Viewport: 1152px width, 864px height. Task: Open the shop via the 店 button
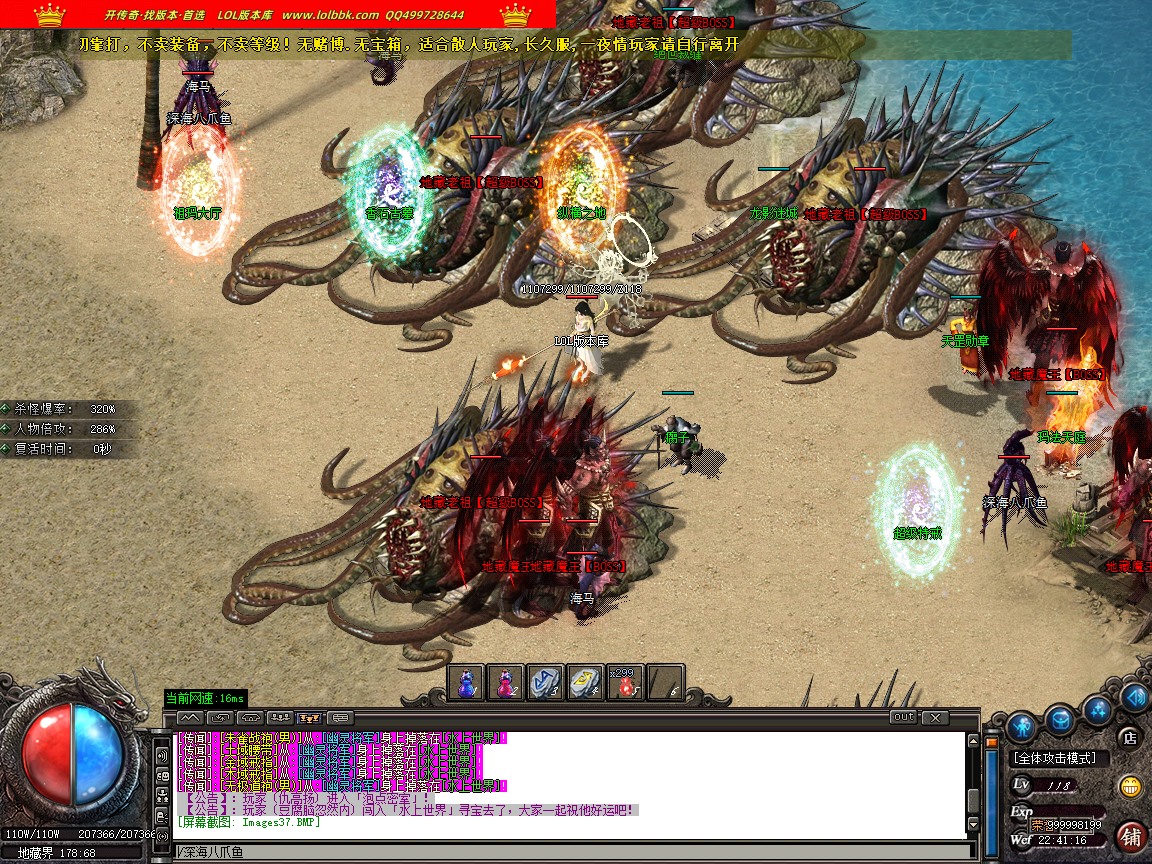1130,739
